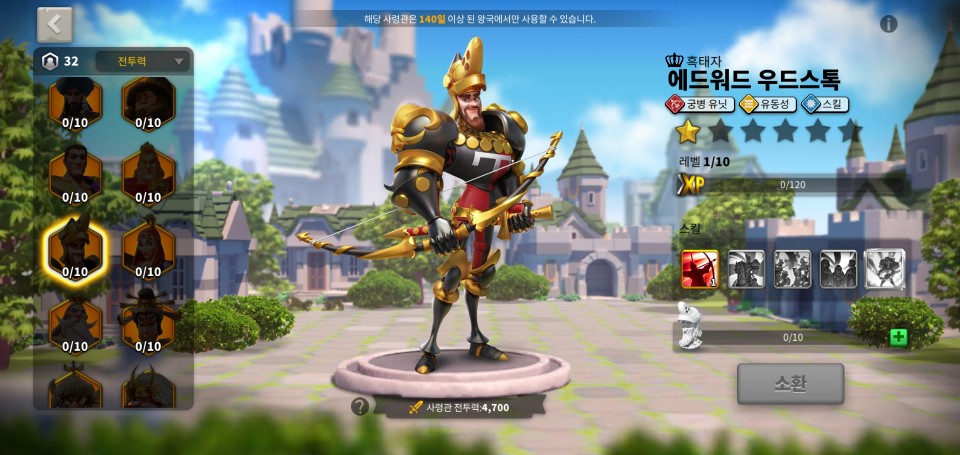Click the white statue sculpture icon
The height and width of the screenshot is (455, 960).
coord(689,325)
